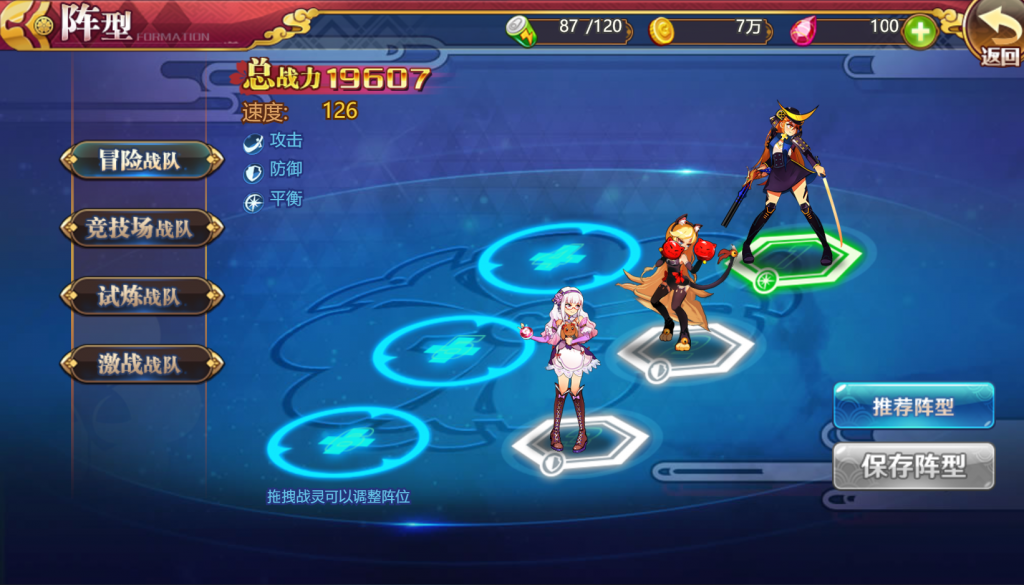Save formation with 保存阵型 button

[x=913, y=465]
